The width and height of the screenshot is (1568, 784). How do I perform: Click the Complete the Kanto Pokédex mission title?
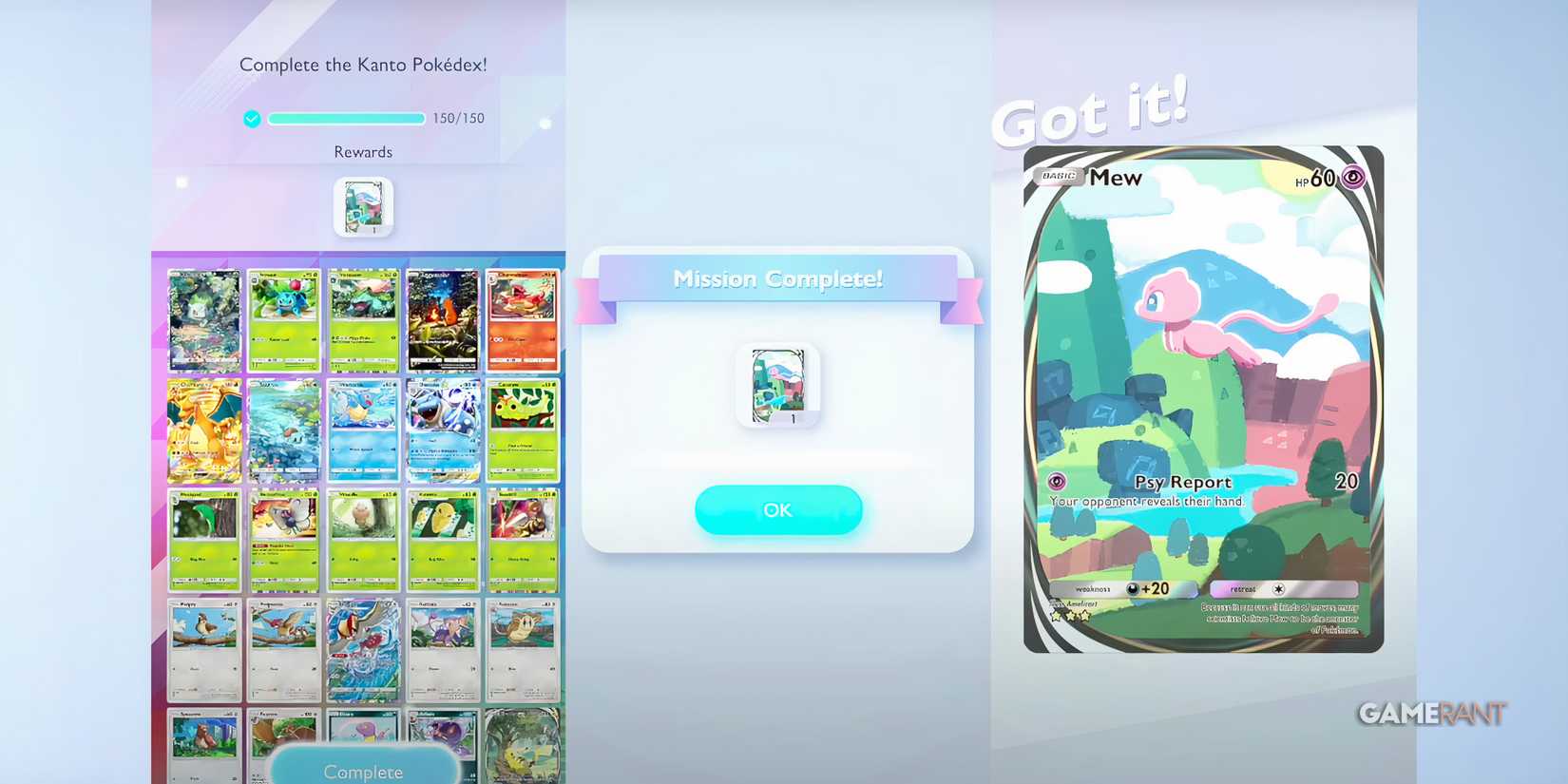tap(362, 65)
